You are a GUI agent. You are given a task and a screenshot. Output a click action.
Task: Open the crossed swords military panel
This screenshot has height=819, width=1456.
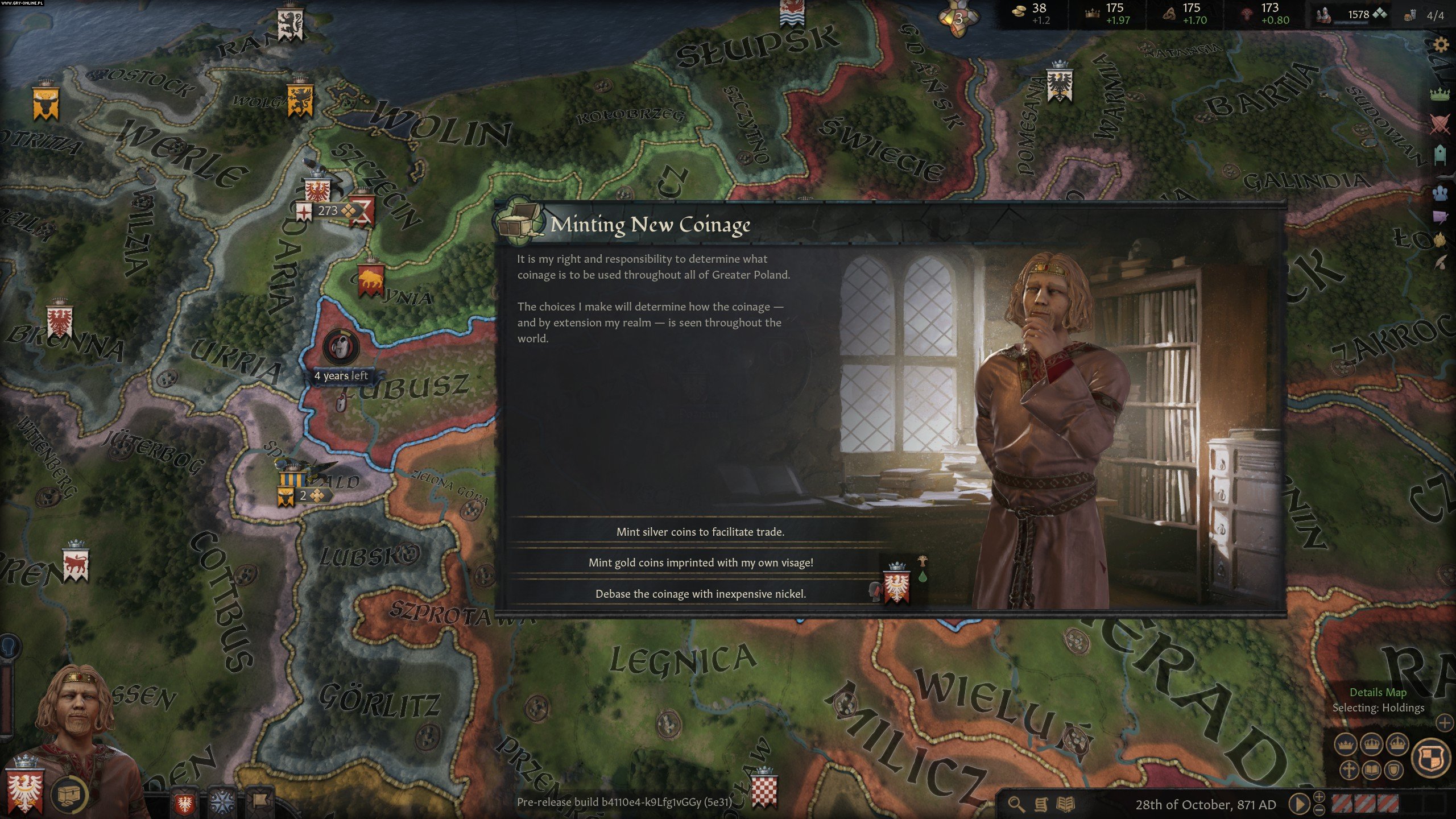[x=1440, y=124]
